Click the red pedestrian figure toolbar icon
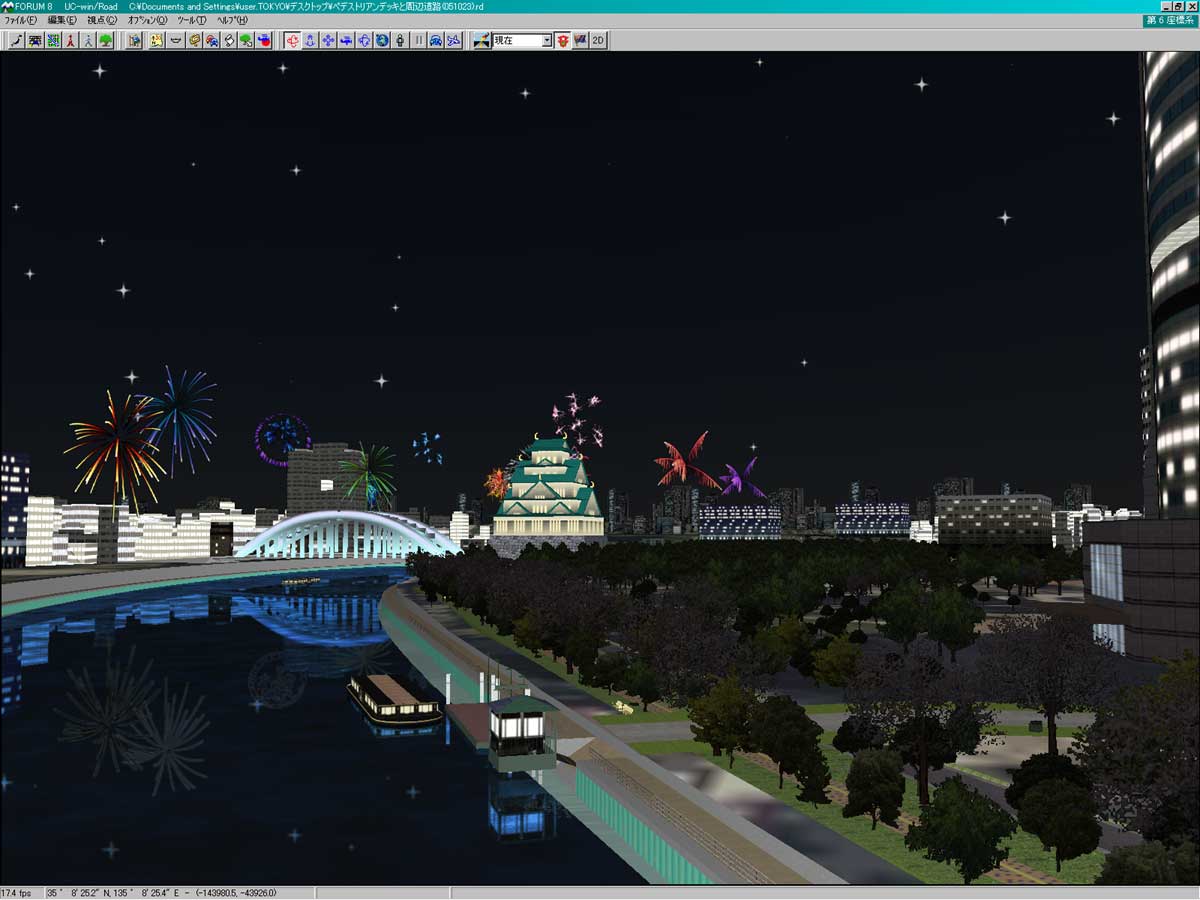Screen dimensions: 1200x900 (x=70, y=40)
